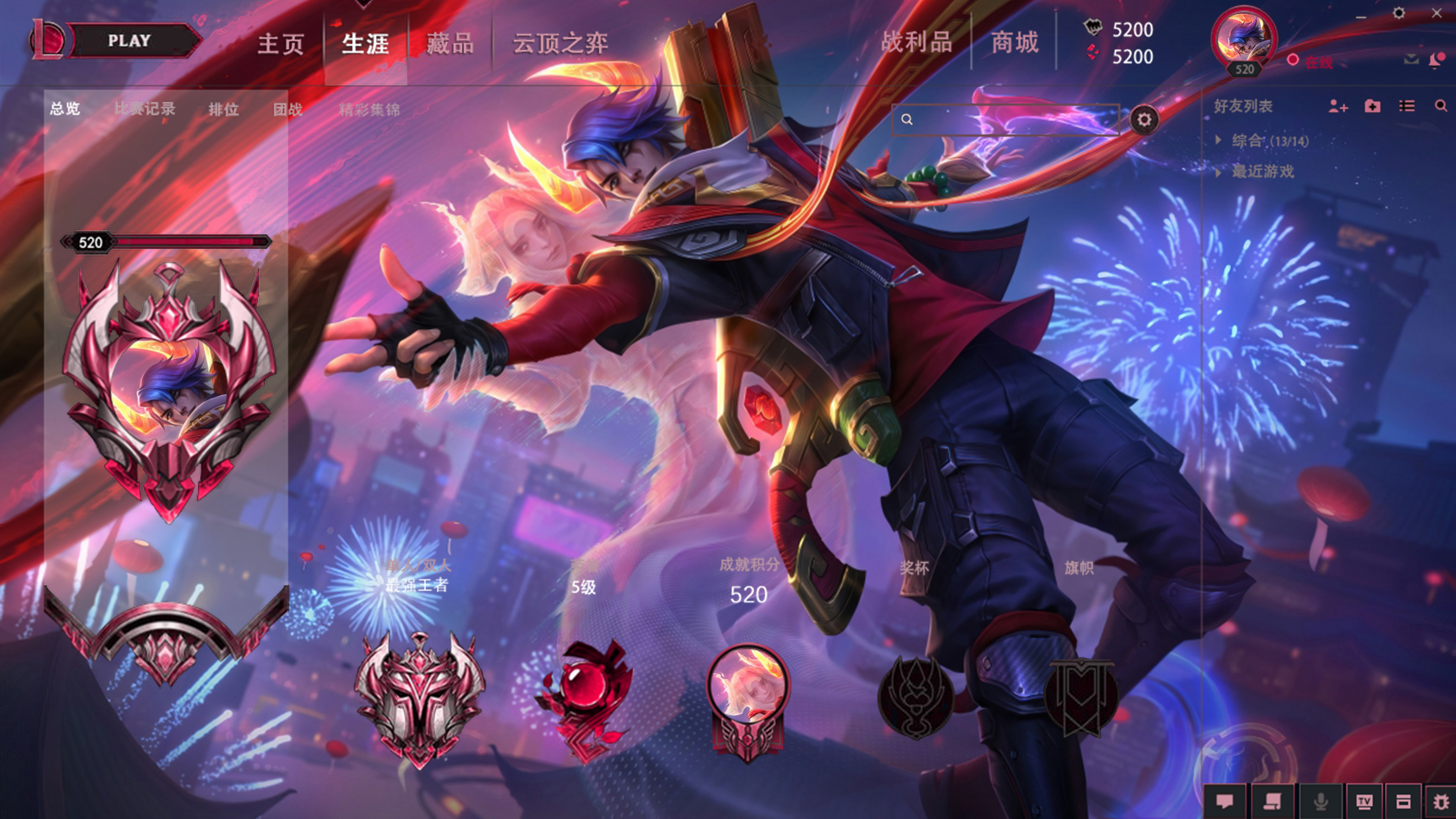Click the PLAY button
Image resolution: width=1456 pixels, height=819 pixels.
coord(129,41)
